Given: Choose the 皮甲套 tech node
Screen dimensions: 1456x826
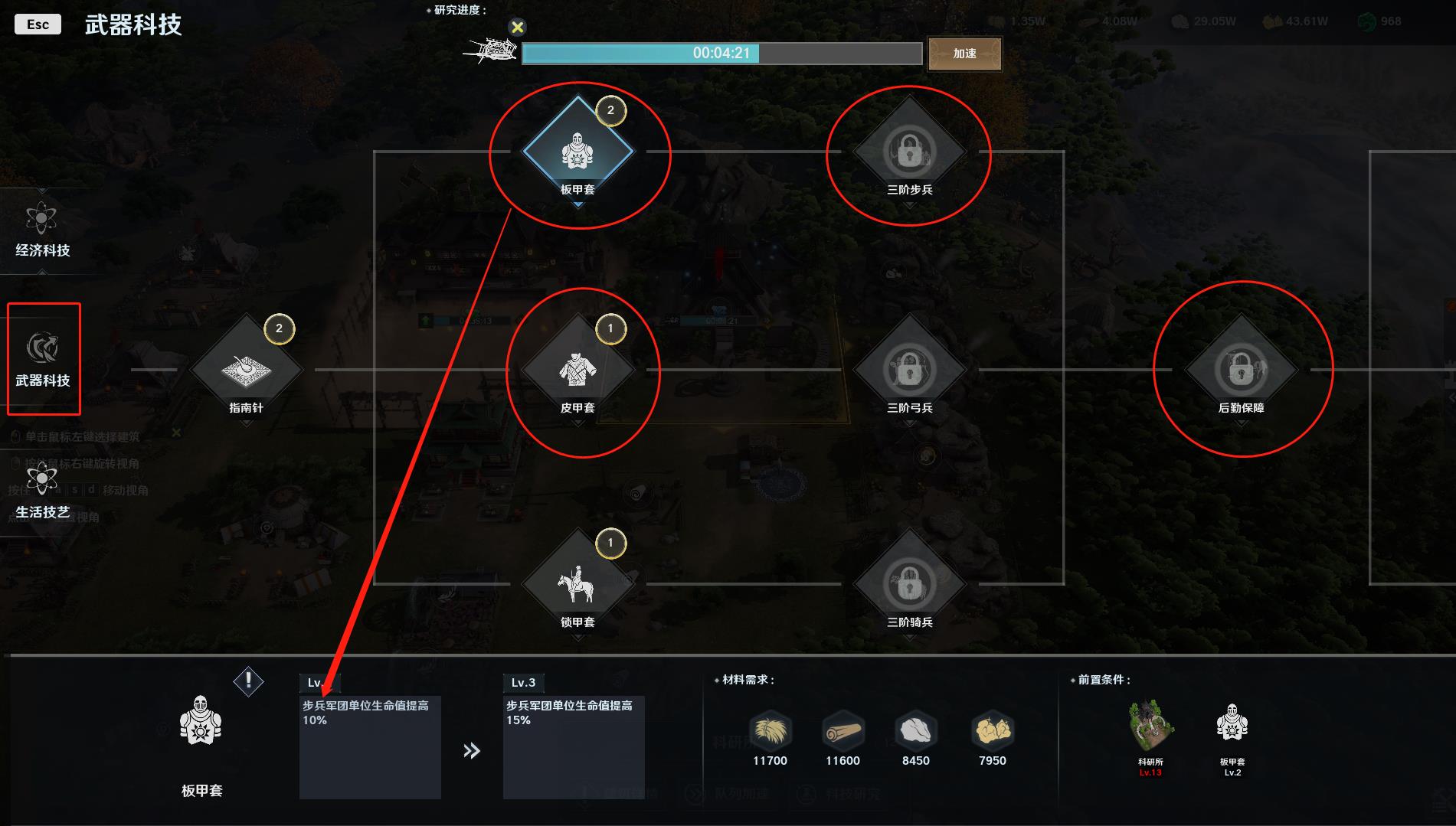Looking at the screenshot, I should coord(577,370).
